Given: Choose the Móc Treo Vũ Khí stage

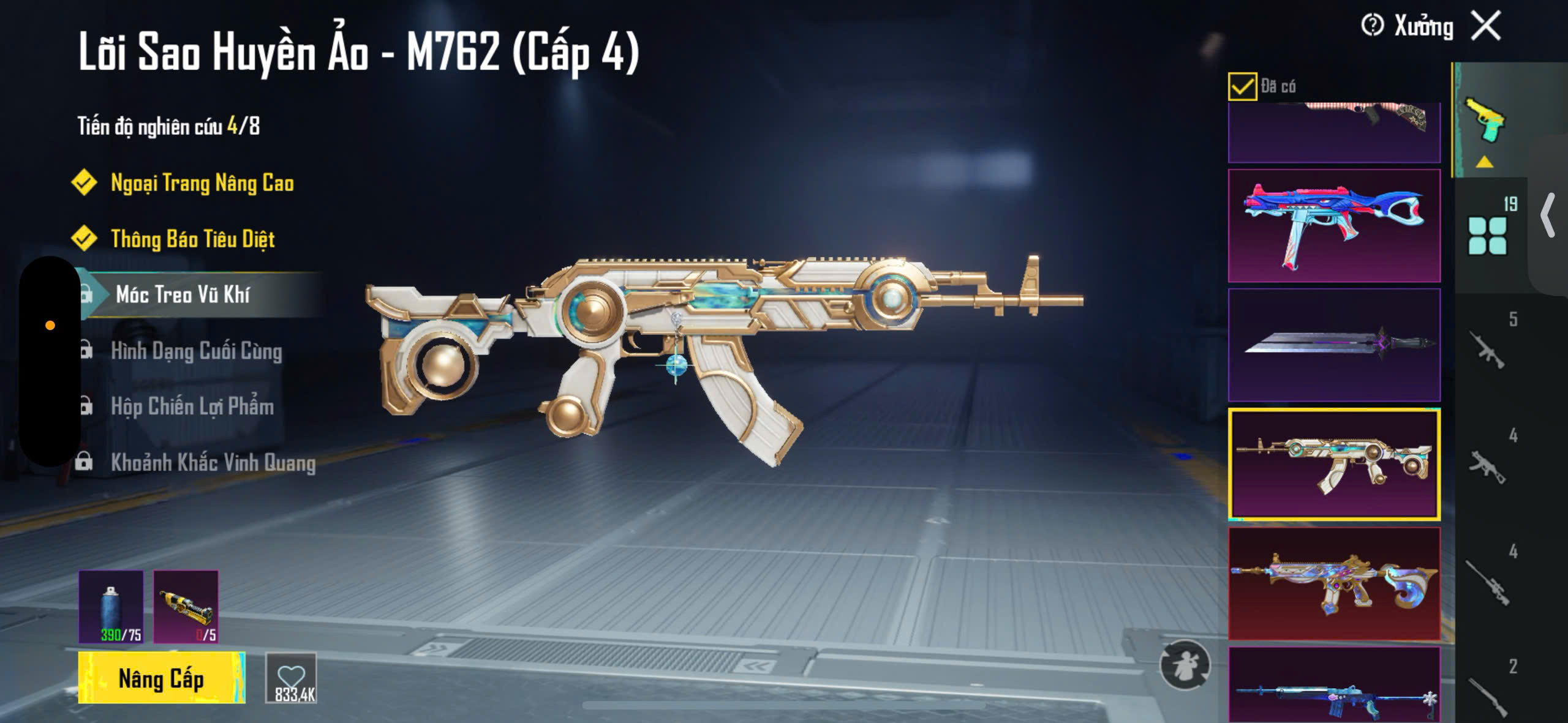Looking at the screenshot, I should click(x=183, y=294).
